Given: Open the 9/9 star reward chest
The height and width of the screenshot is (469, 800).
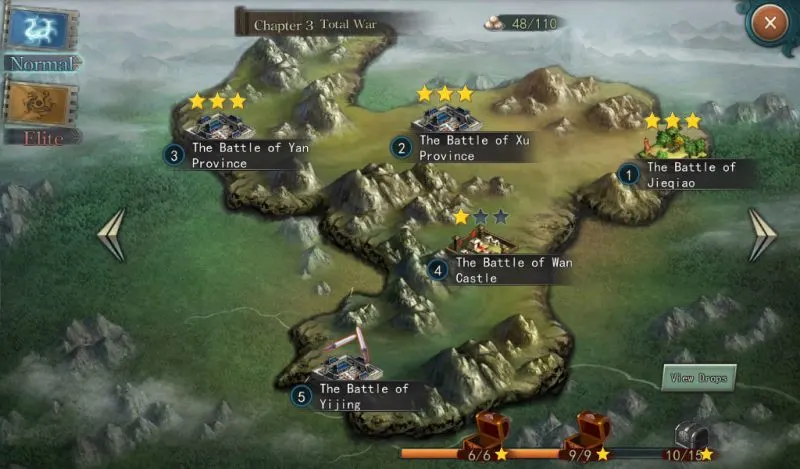Looking at the screenshot, I should tap(586, 432).
